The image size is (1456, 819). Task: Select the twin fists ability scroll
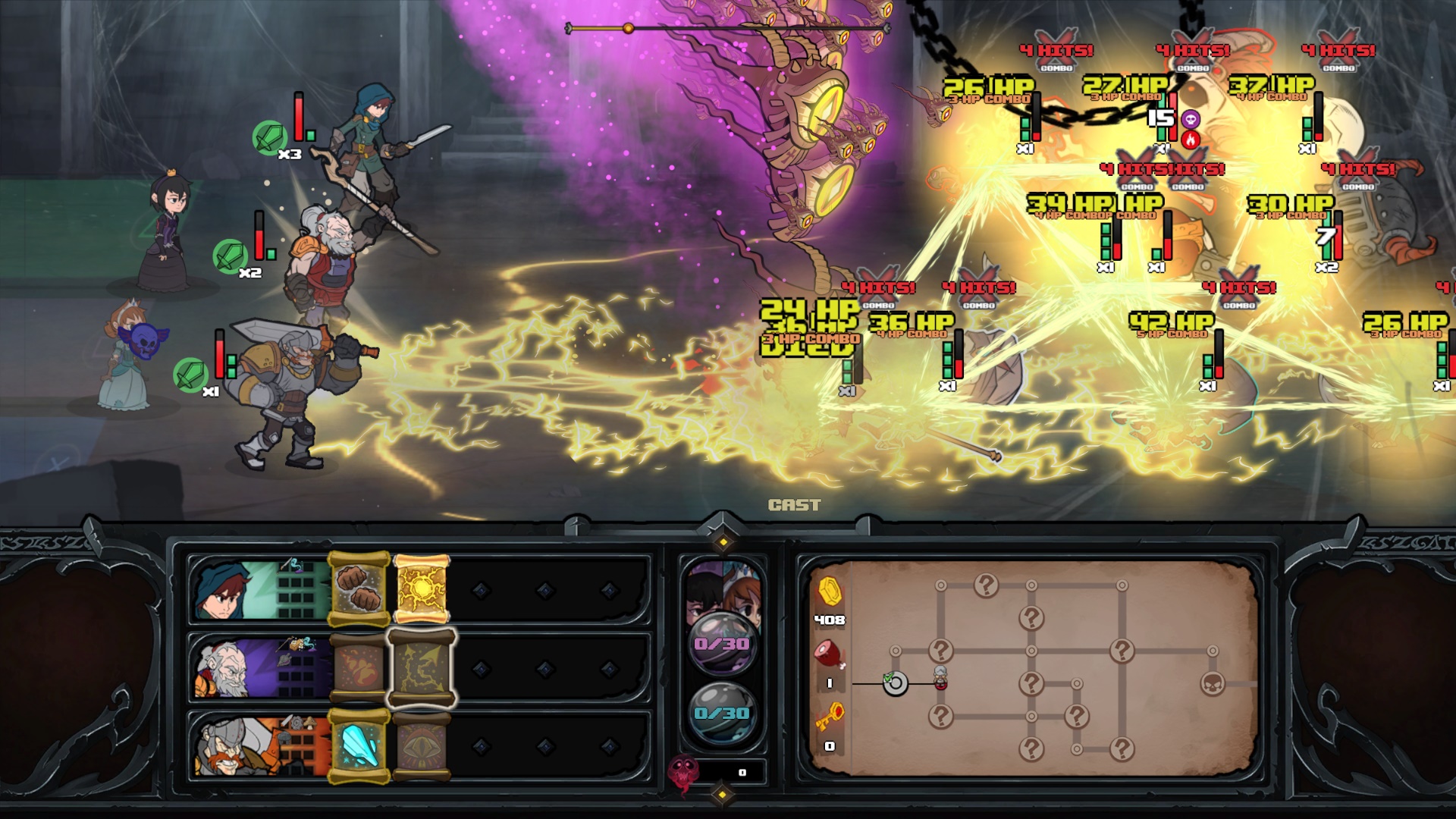[x=359, y=588]
